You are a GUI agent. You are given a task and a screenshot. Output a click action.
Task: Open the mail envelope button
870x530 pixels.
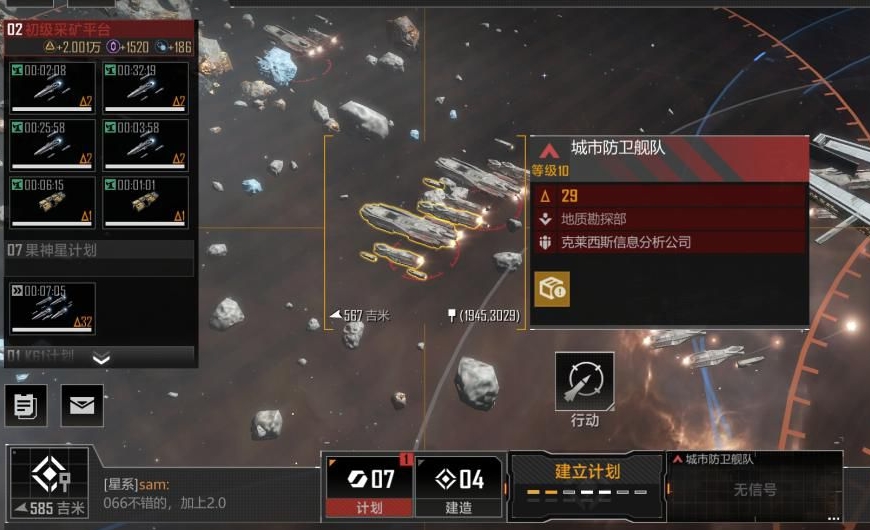pos(82,405)
